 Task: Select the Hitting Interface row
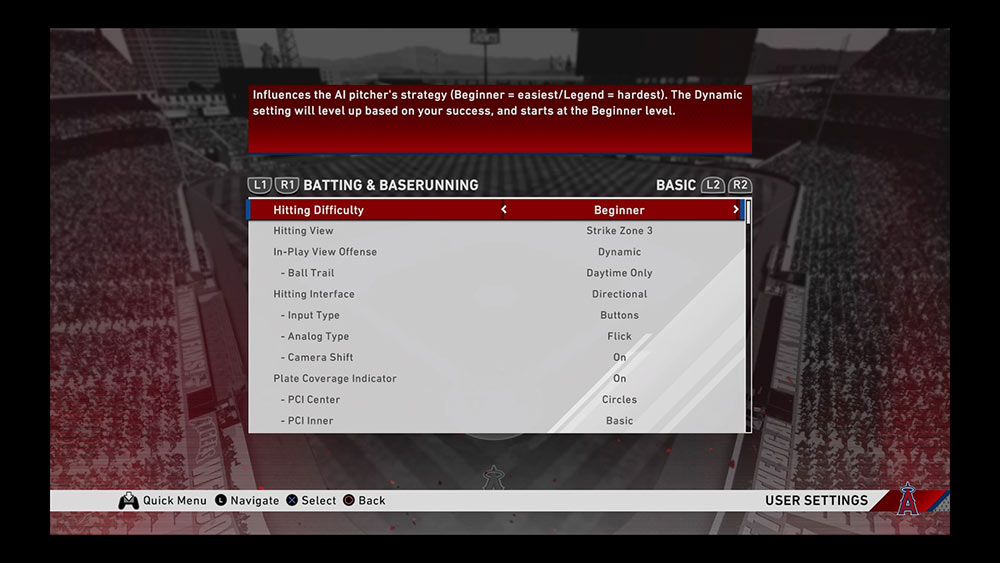[497, 294]
